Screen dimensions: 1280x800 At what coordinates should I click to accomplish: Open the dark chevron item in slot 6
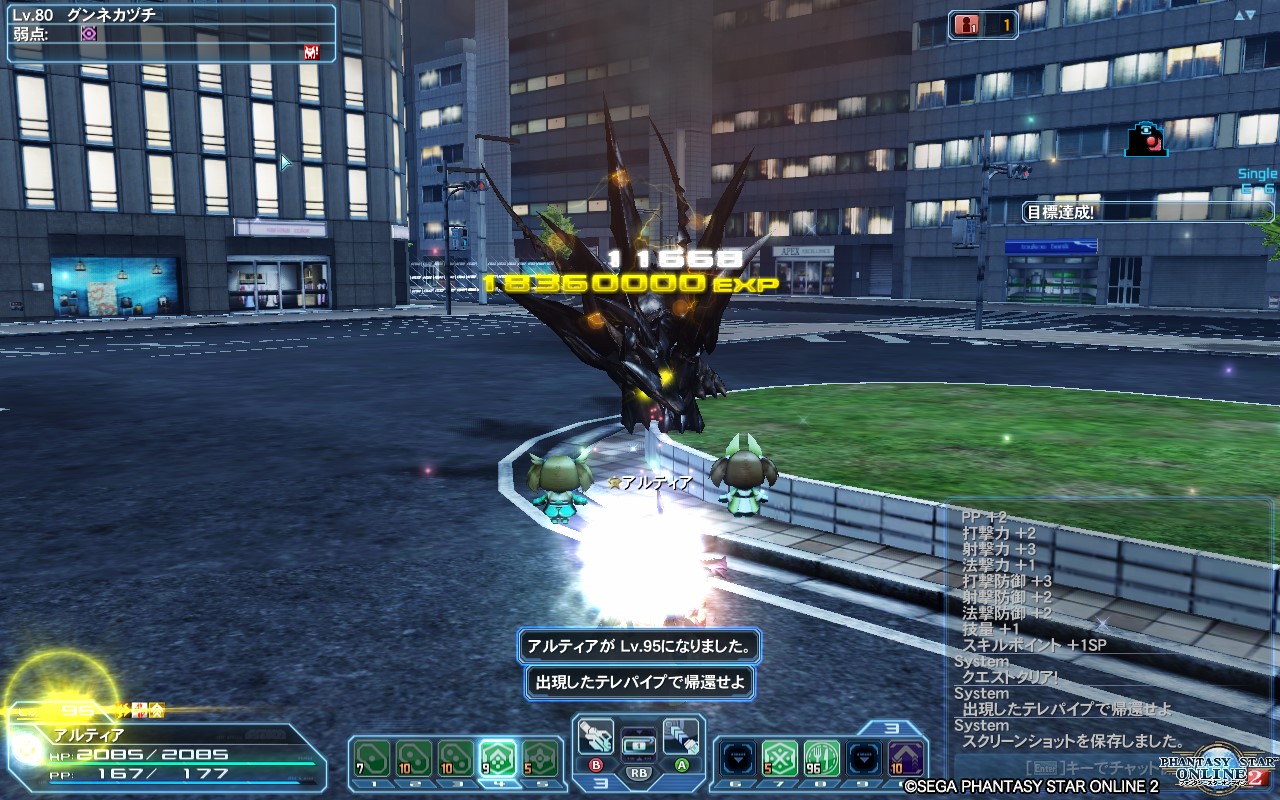737,757
